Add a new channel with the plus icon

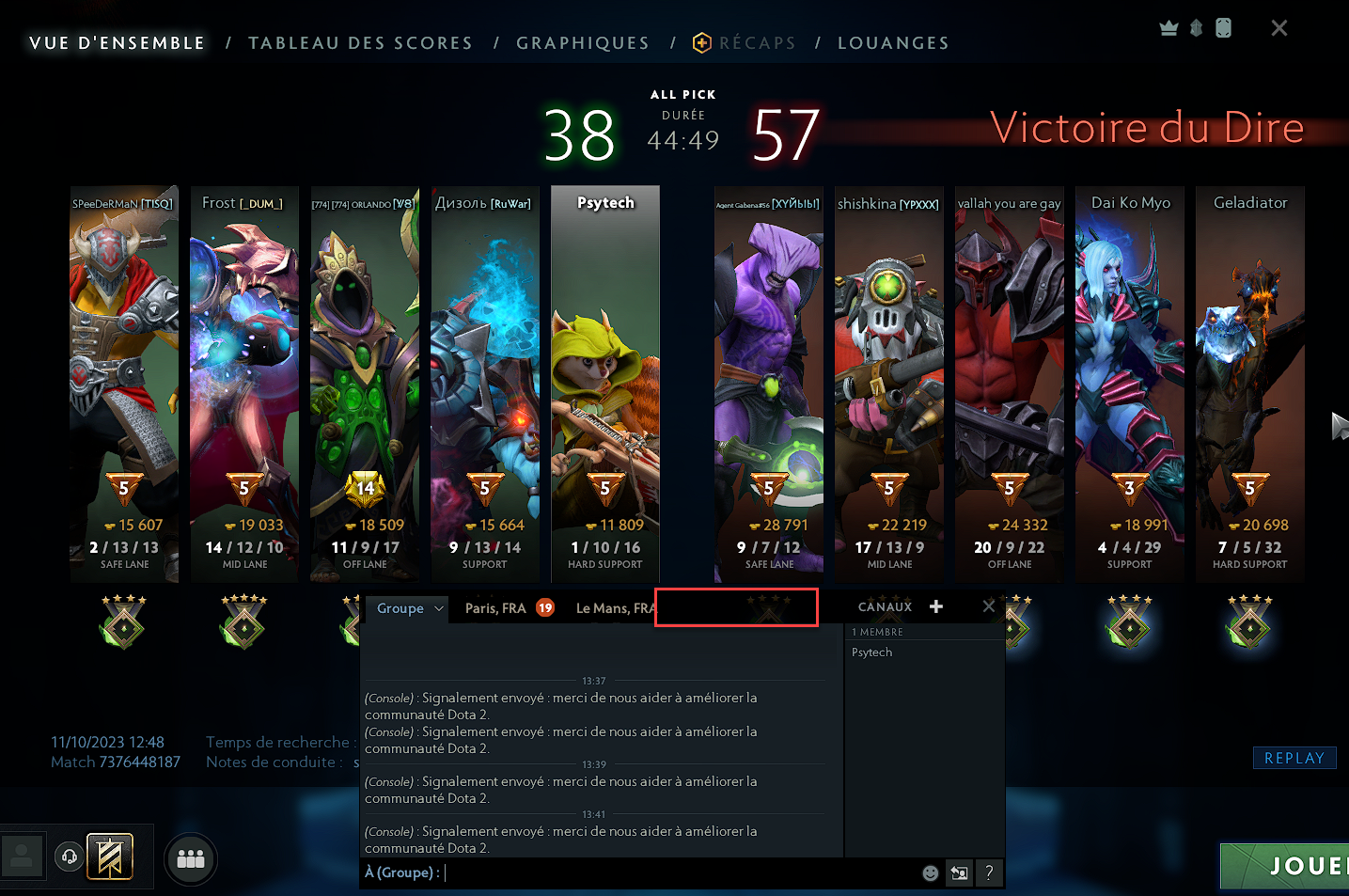coord(935,606)
